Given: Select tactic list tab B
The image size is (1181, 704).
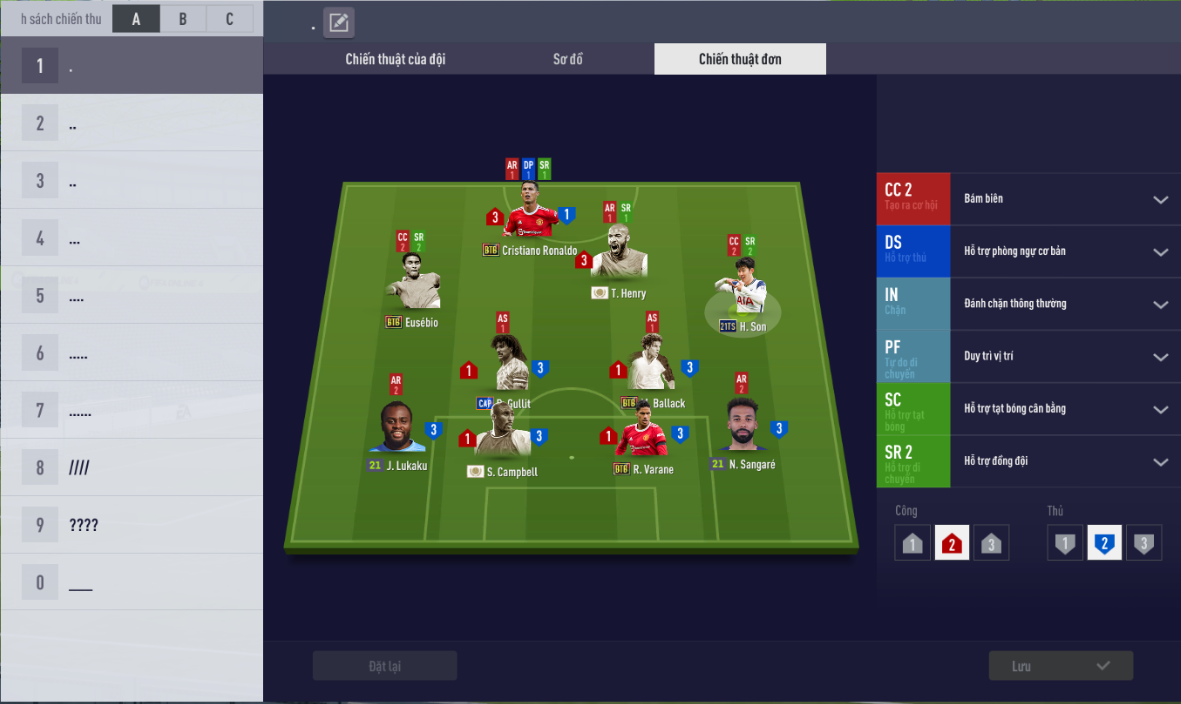Looking at the screenshot, I should tap(183, 19).
